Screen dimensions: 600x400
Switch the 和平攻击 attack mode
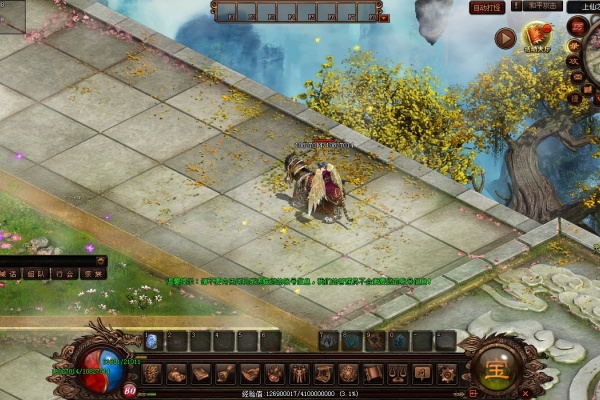[x=542, y=7]
